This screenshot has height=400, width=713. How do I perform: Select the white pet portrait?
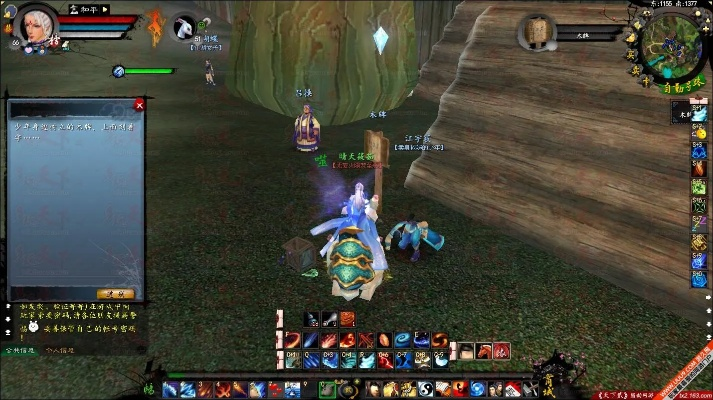(x=187, y=29)
